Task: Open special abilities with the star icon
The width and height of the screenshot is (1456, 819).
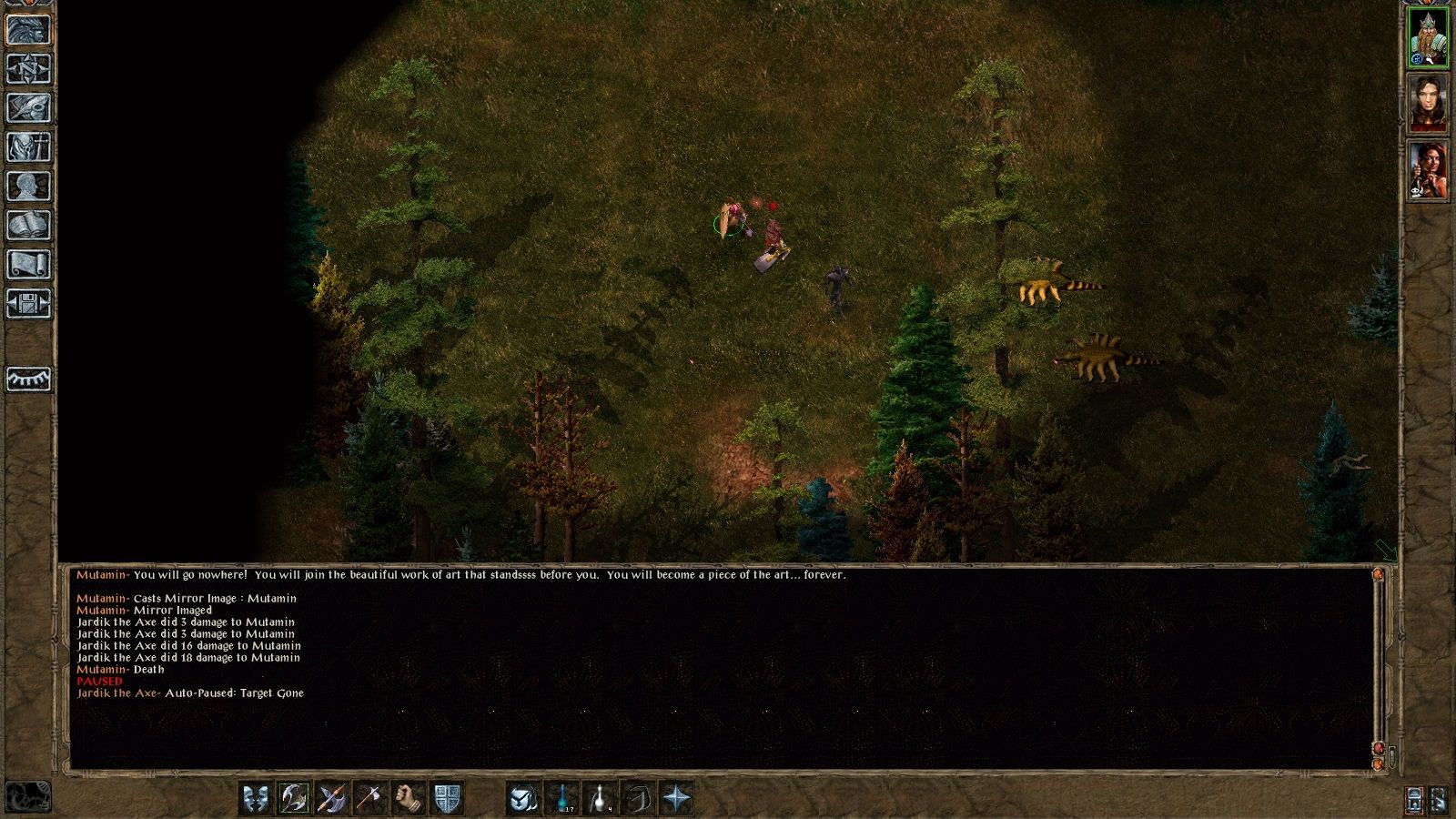Action: 677,799
